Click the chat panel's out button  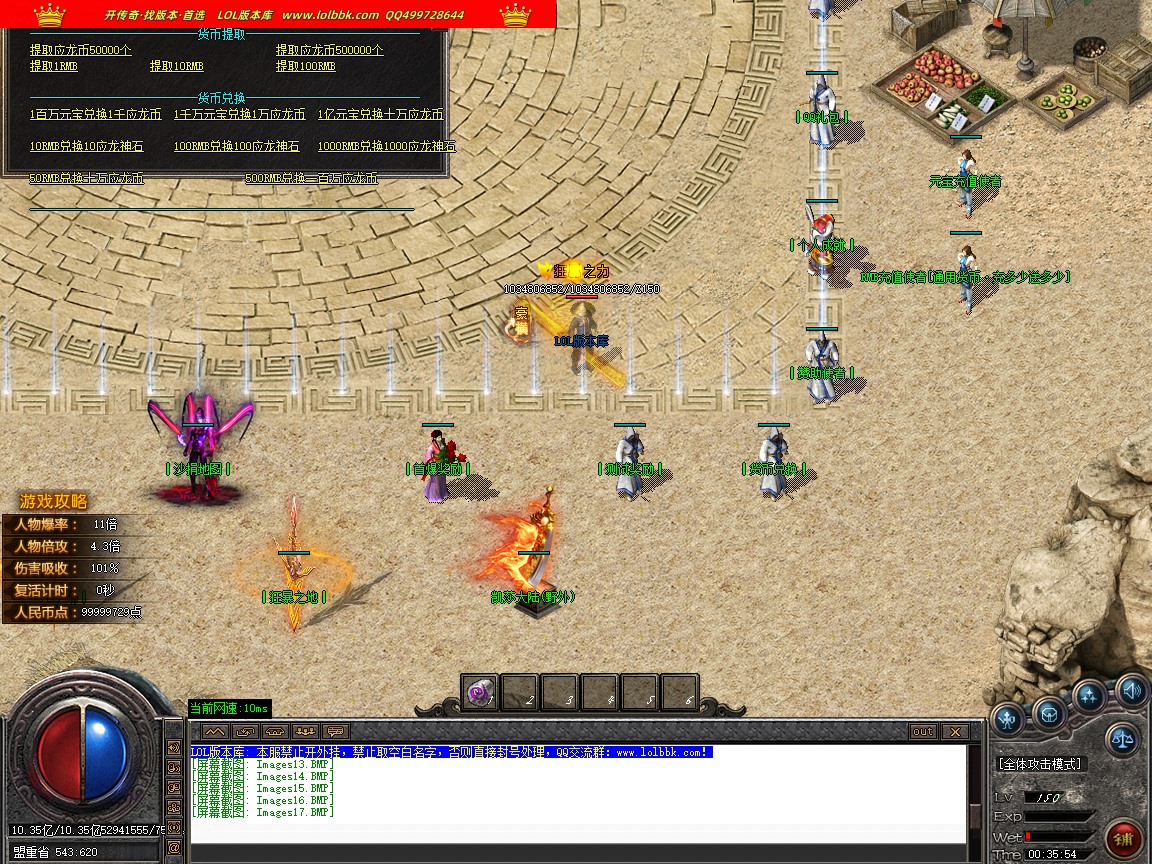923,732
